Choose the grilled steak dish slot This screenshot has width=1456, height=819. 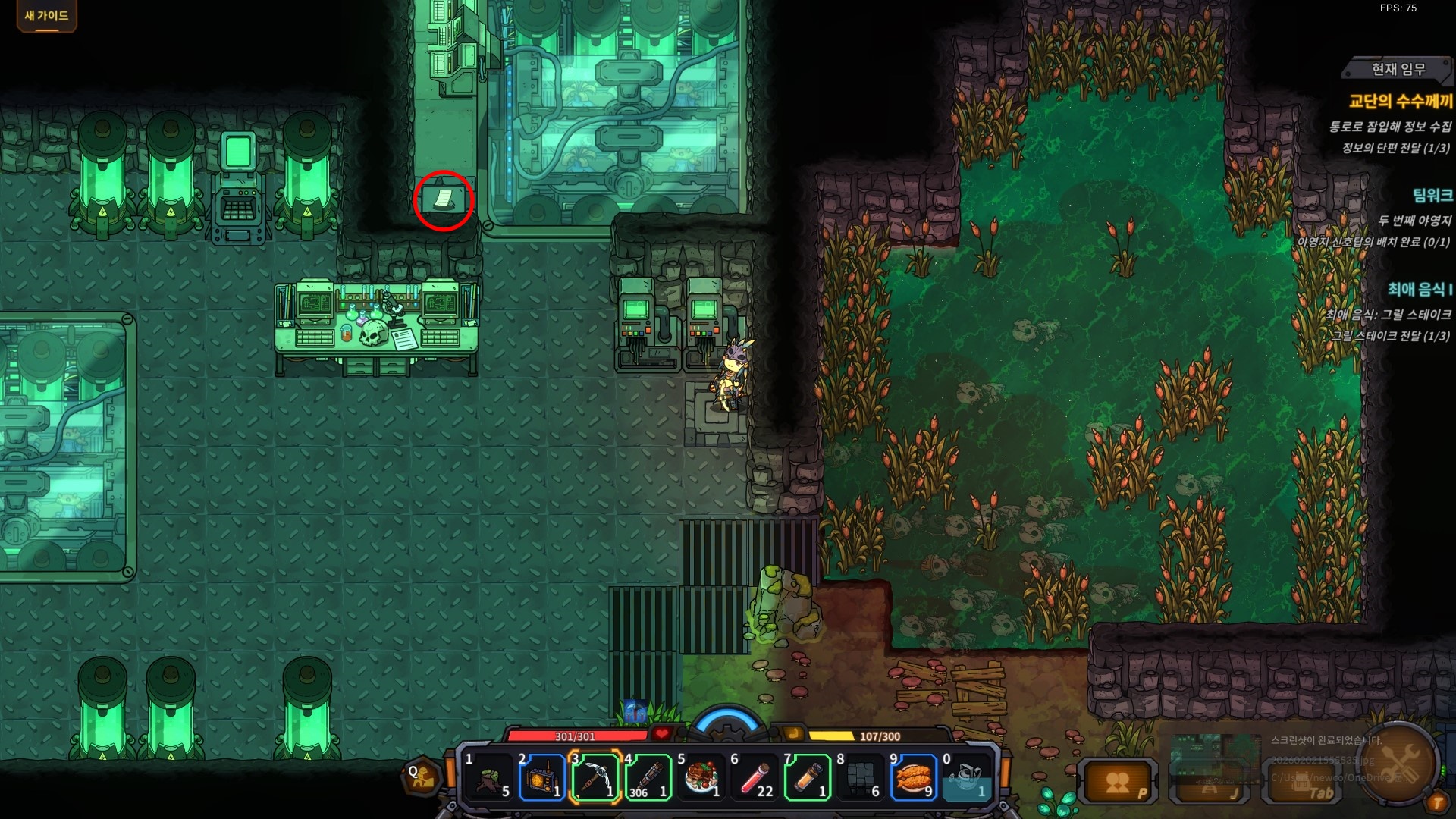701,777
